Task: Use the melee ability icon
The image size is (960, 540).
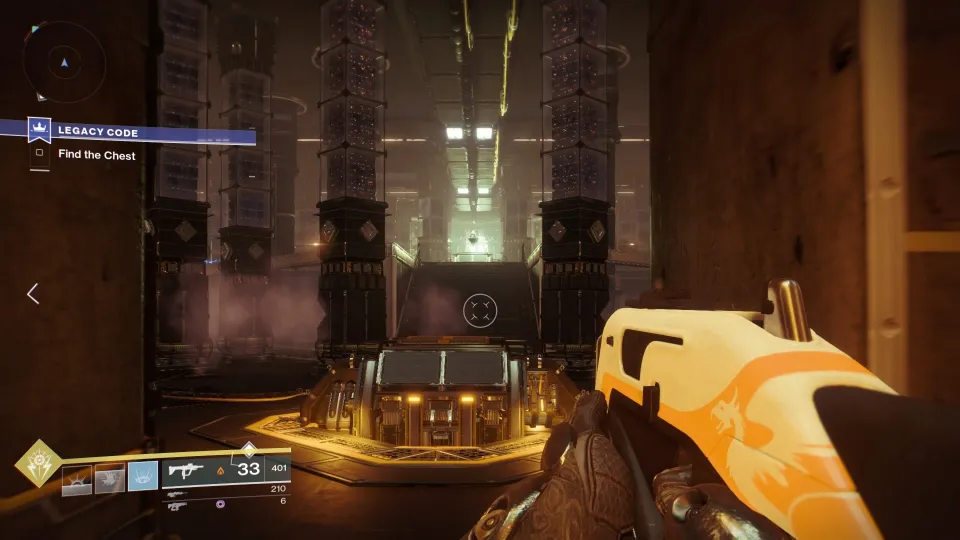Action: pos(109,479)
